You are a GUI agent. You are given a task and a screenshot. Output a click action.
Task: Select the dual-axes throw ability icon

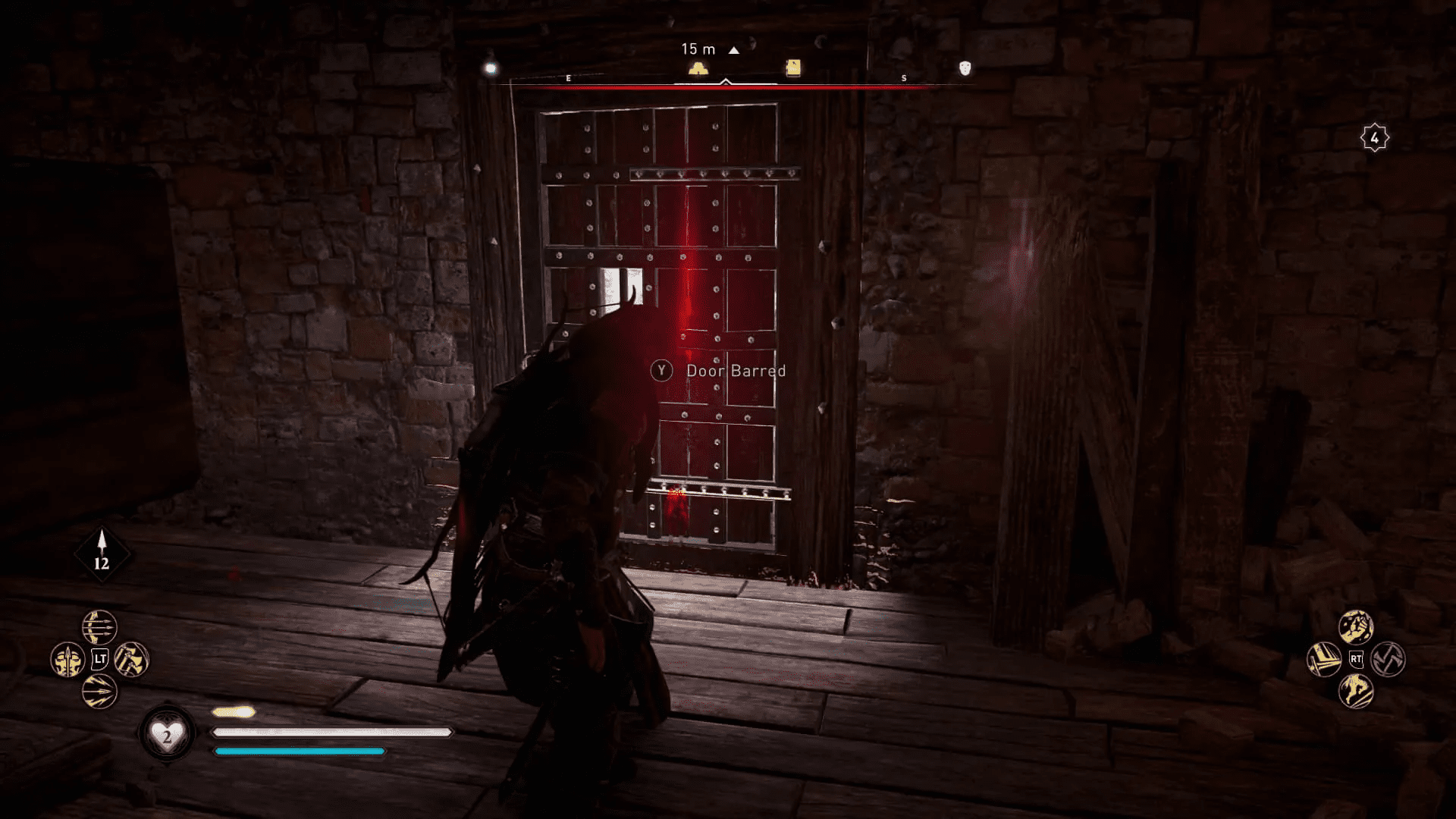(x=131, y=658)
